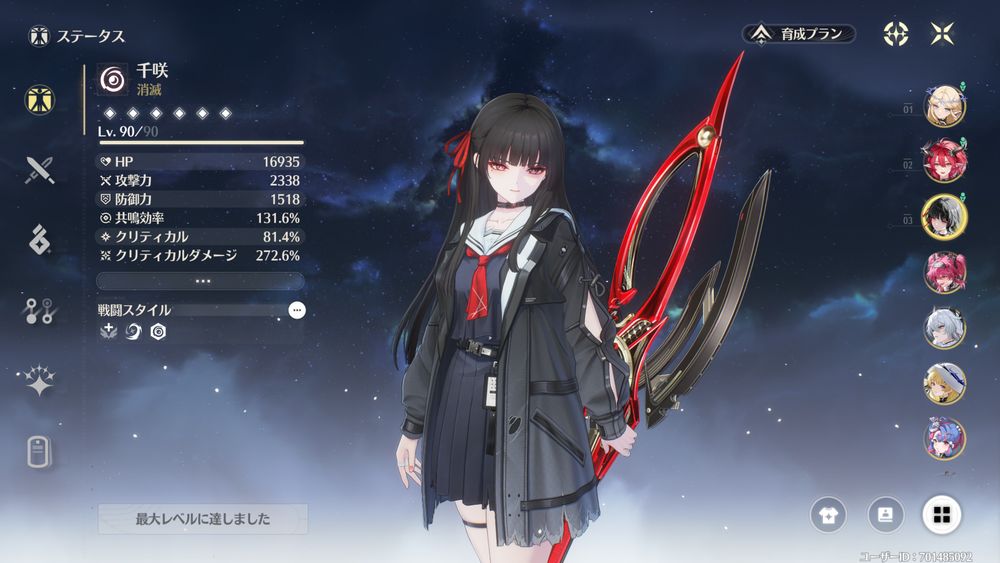Choose the pink twin-tail character portrait

(944, 272)
